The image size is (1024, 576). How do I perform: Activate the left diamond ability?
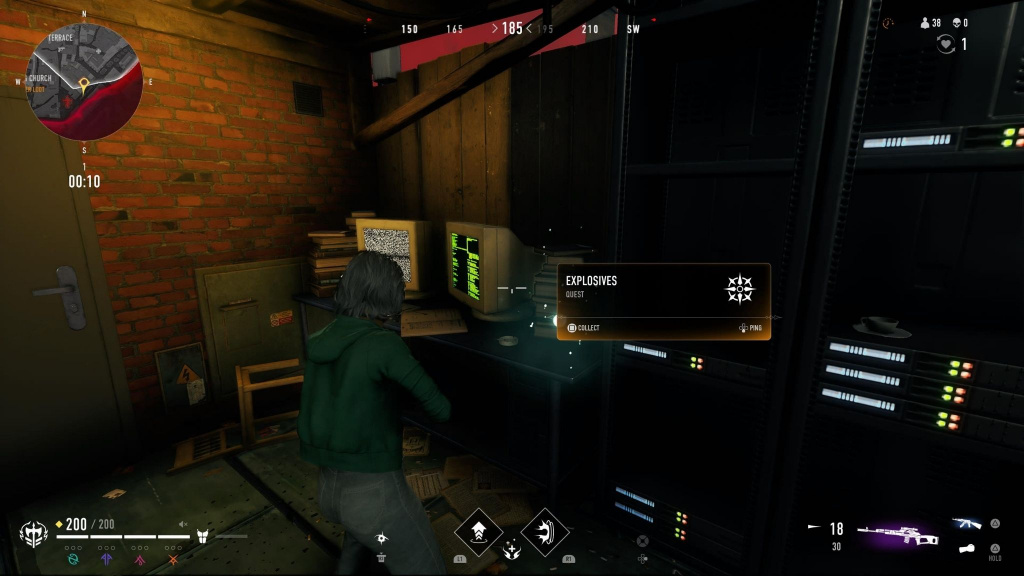tap(478, 532)
